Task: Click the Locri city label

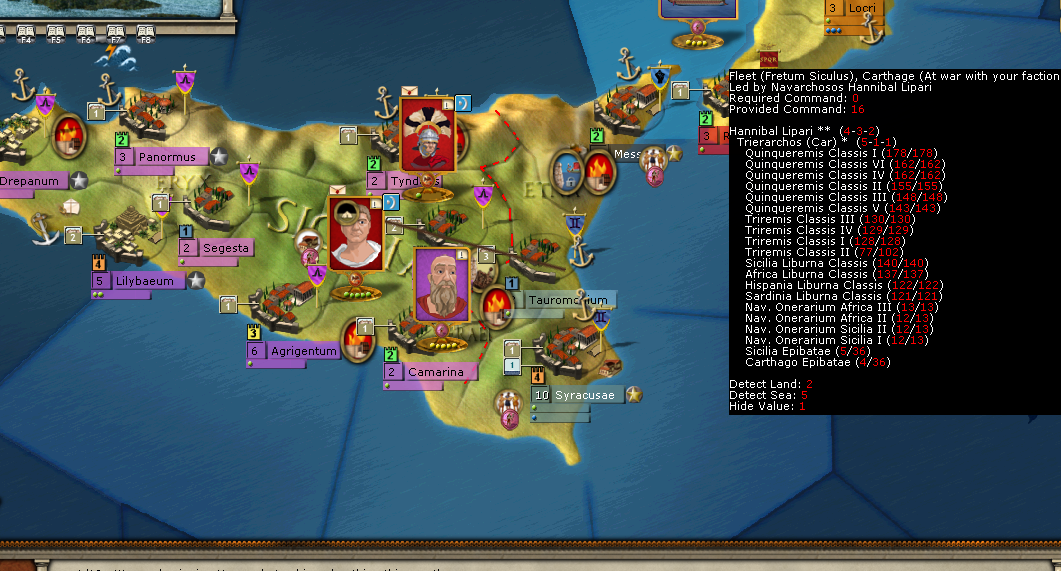Action: (860, 8)
